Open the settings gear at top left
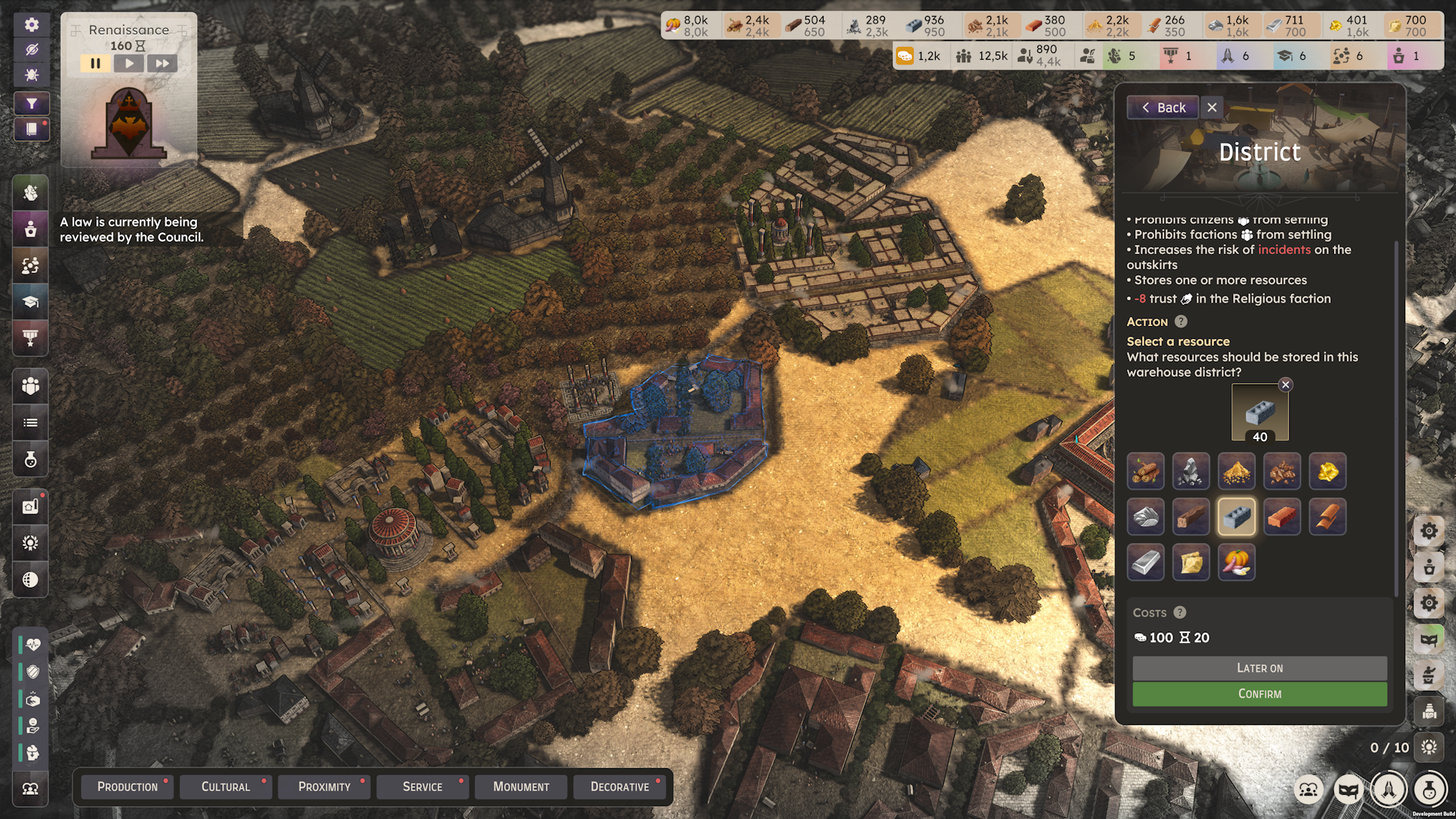The width and height of the screenshot is (1456, 819). pos(31,24)
